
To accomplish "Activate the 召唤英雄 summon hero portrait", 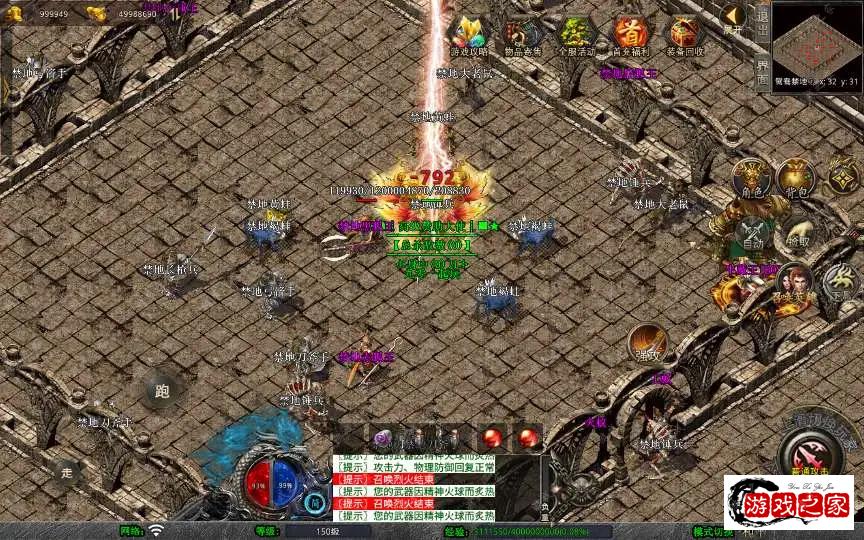I will [793, 285].
